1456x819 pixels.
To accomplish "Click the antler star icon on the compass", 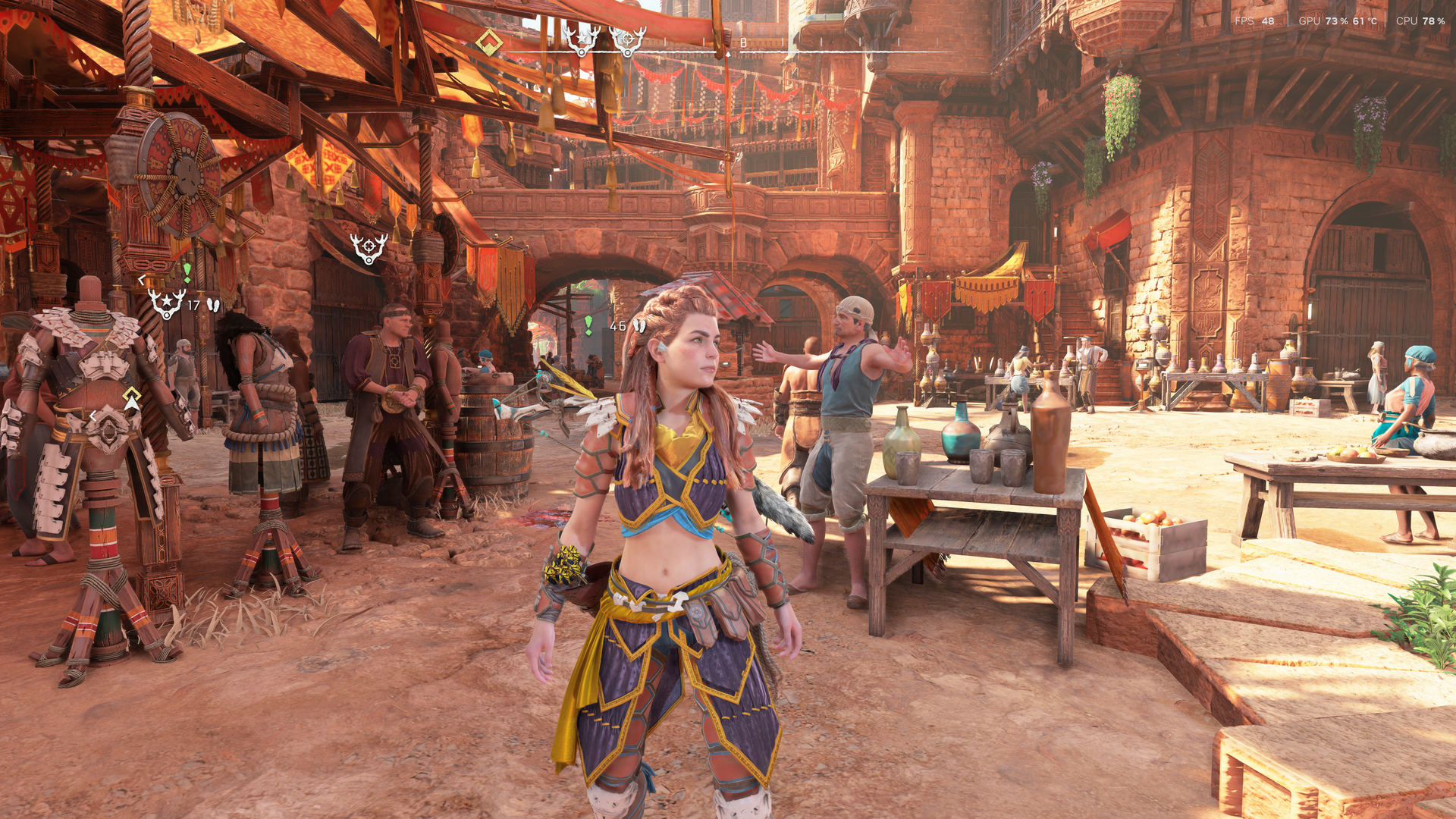I will [581, 40].
